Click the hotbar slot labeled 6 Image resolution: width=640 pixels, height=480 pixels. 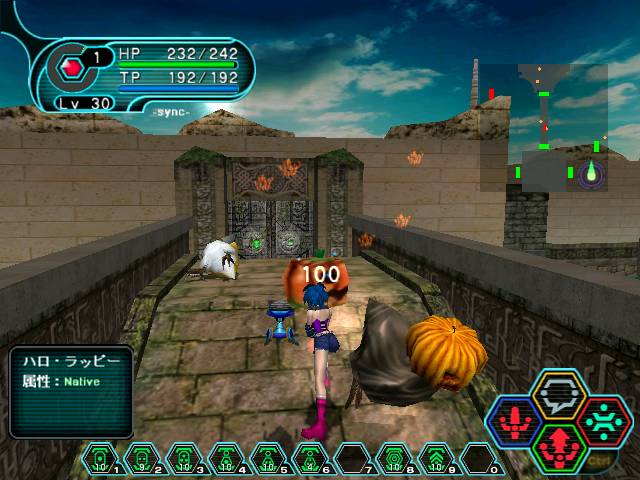point(311,458)
